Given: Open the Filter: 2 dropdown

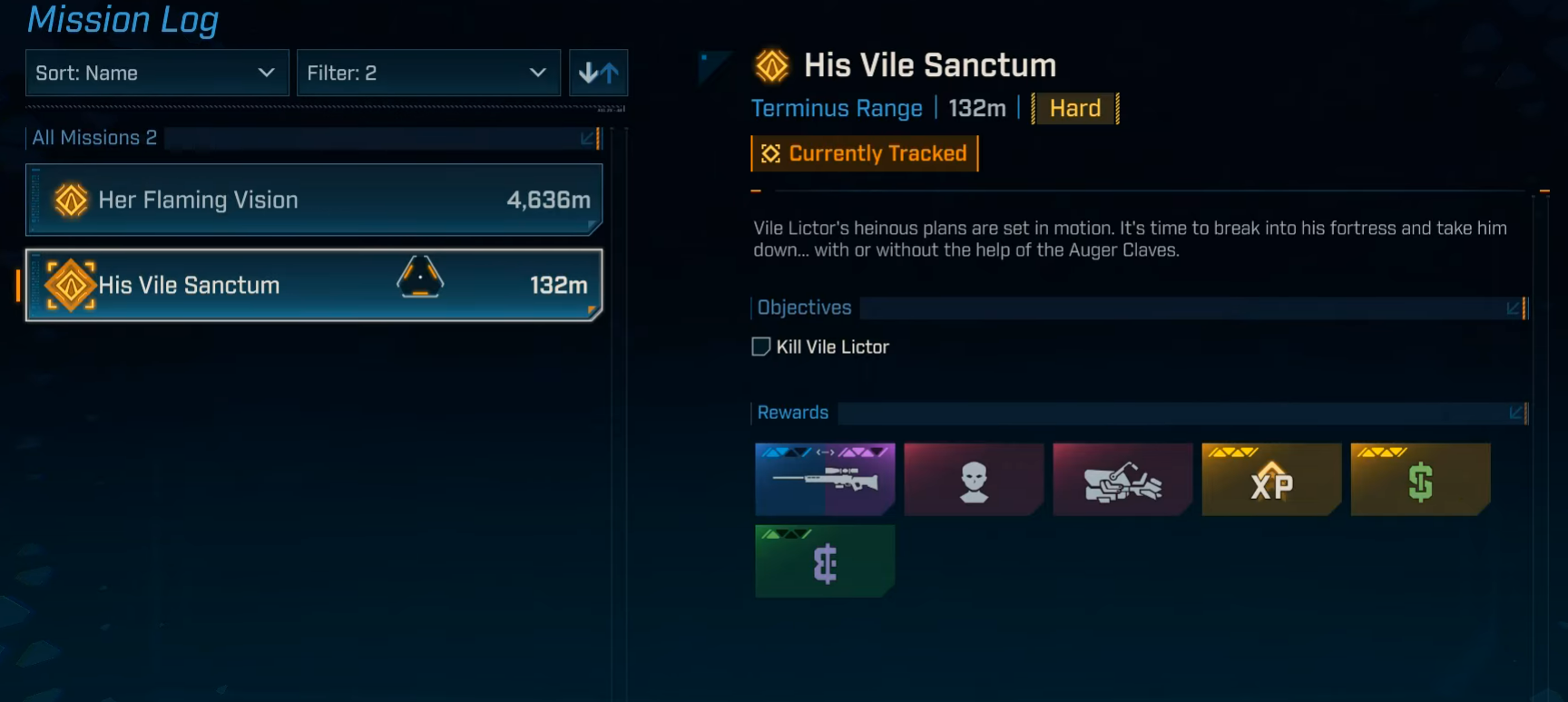Looking at the screenshot, I should (x=427, y=73).
